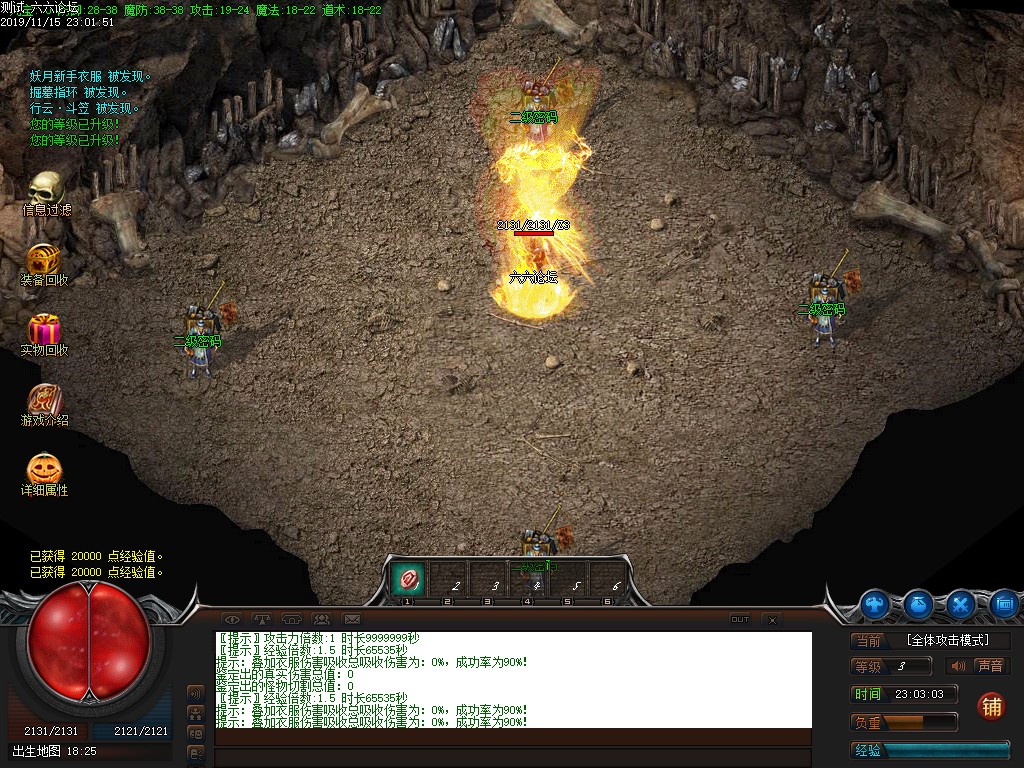Image resolution: width=1024 pixels, height=768 pixels.
Task: Open the trade scales icon above chat
Action: pos(262,619)
